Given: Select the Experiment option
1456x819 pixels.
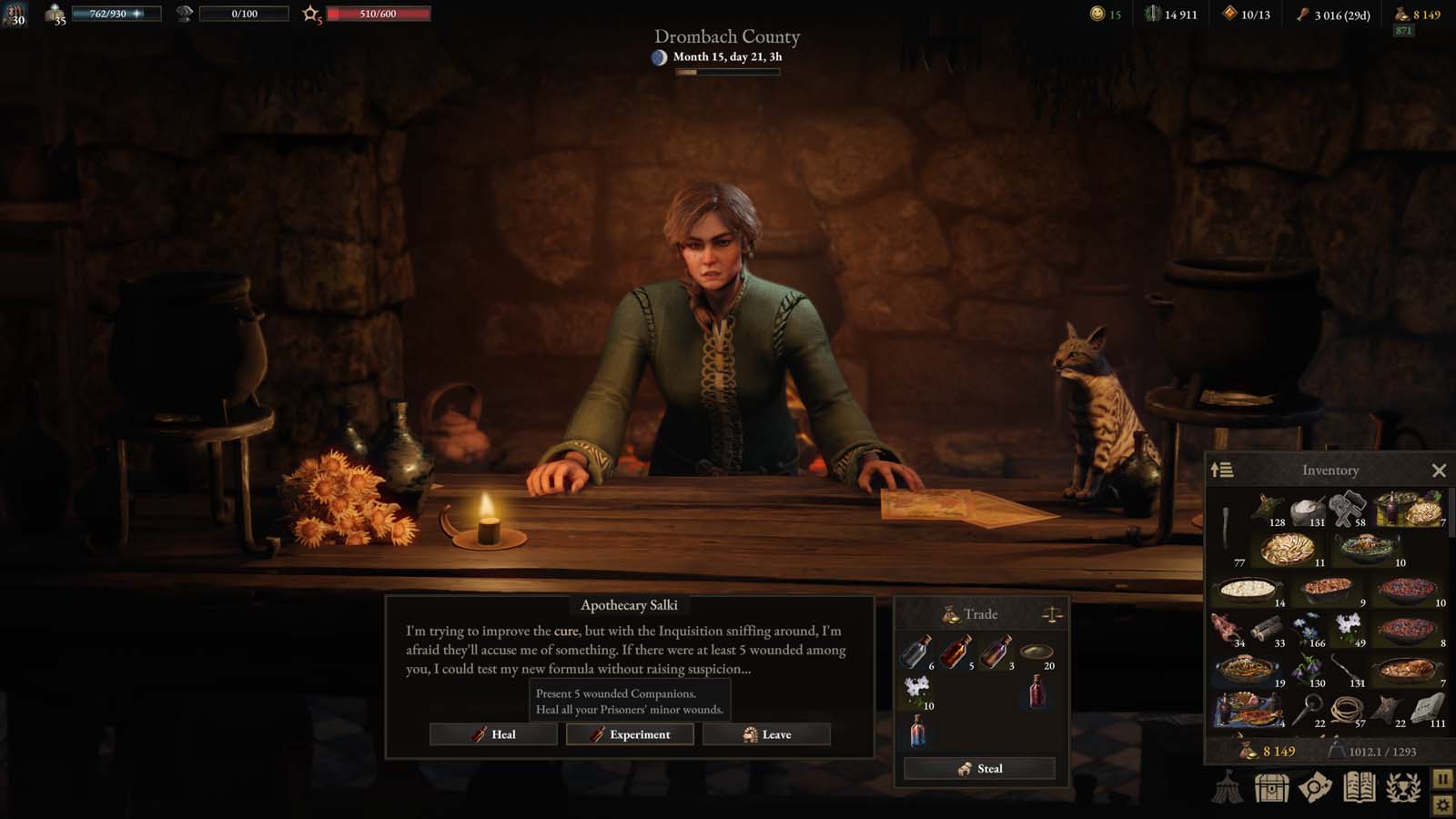Looking at the screenshot, I should (629, 734).
